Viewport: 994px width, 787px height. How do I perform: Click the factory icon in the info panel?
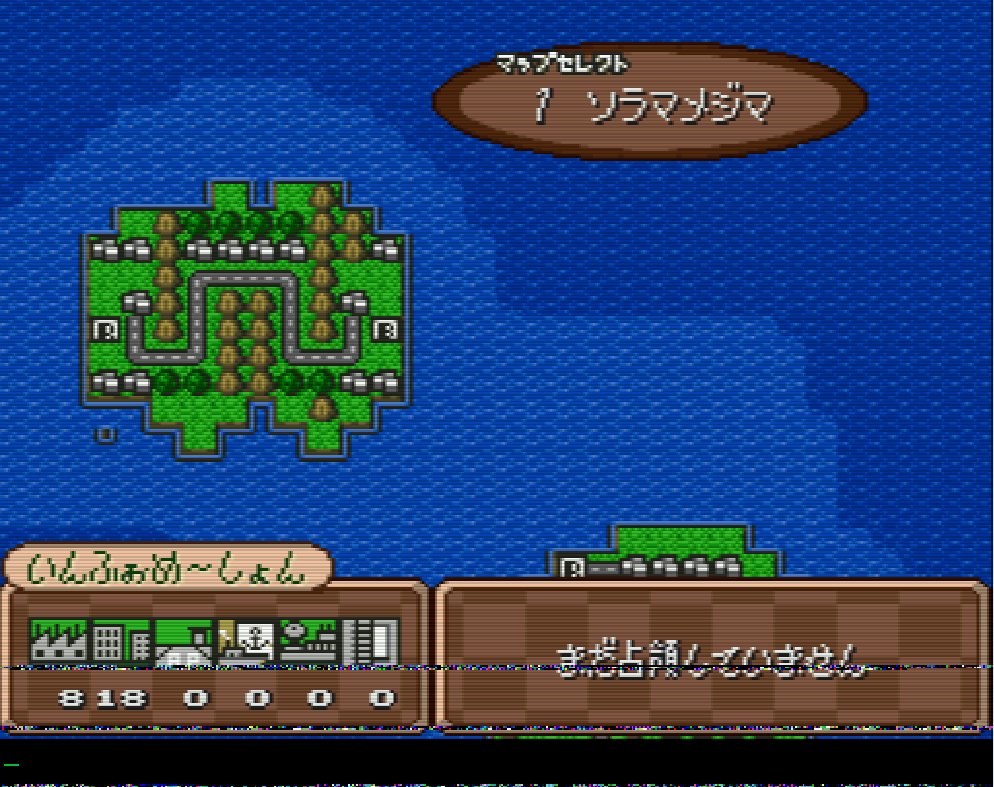tap(58, 641)
